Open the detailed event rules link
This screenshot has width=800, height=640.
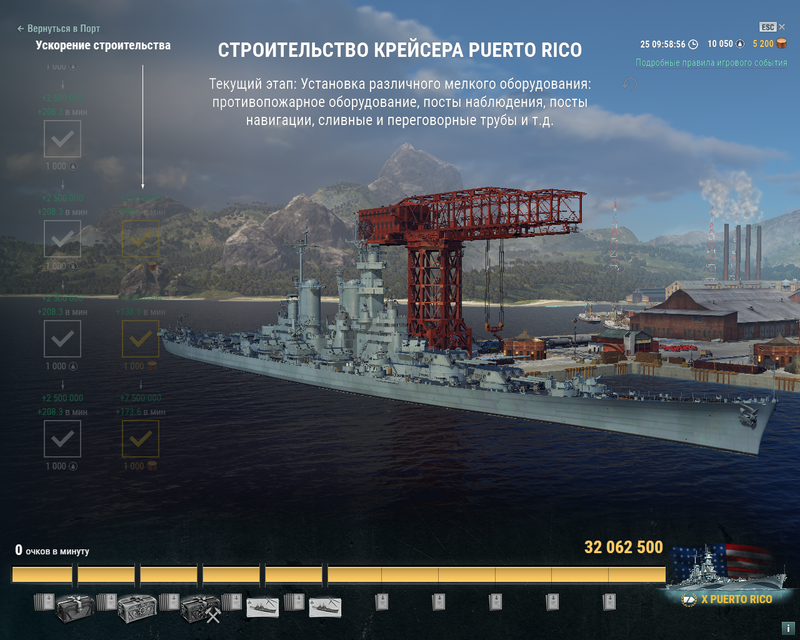(x=711, y=62)
